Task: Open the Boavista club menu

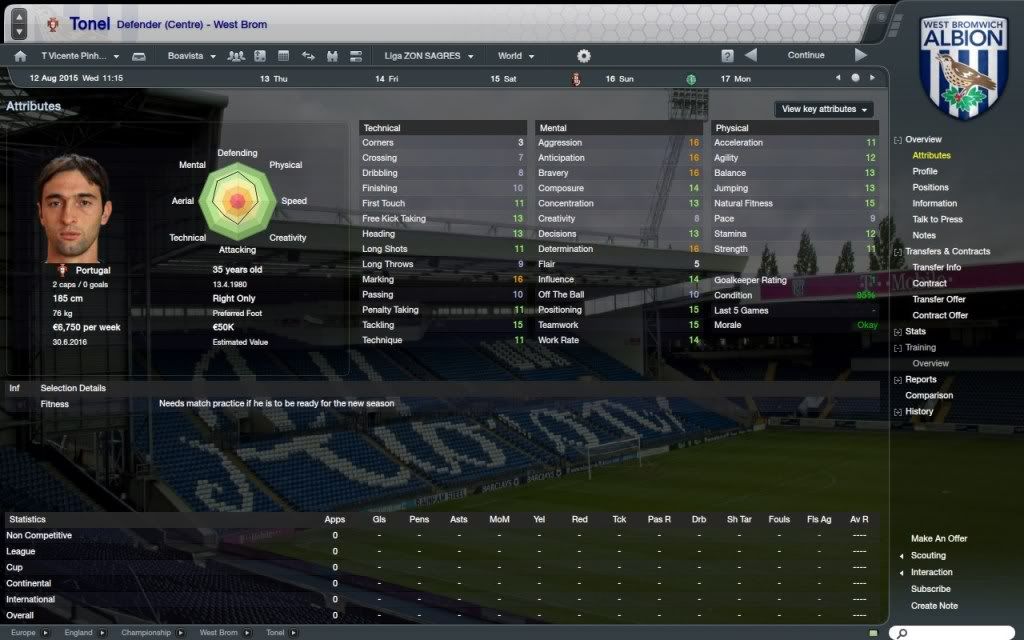Action: coord(192,56)
